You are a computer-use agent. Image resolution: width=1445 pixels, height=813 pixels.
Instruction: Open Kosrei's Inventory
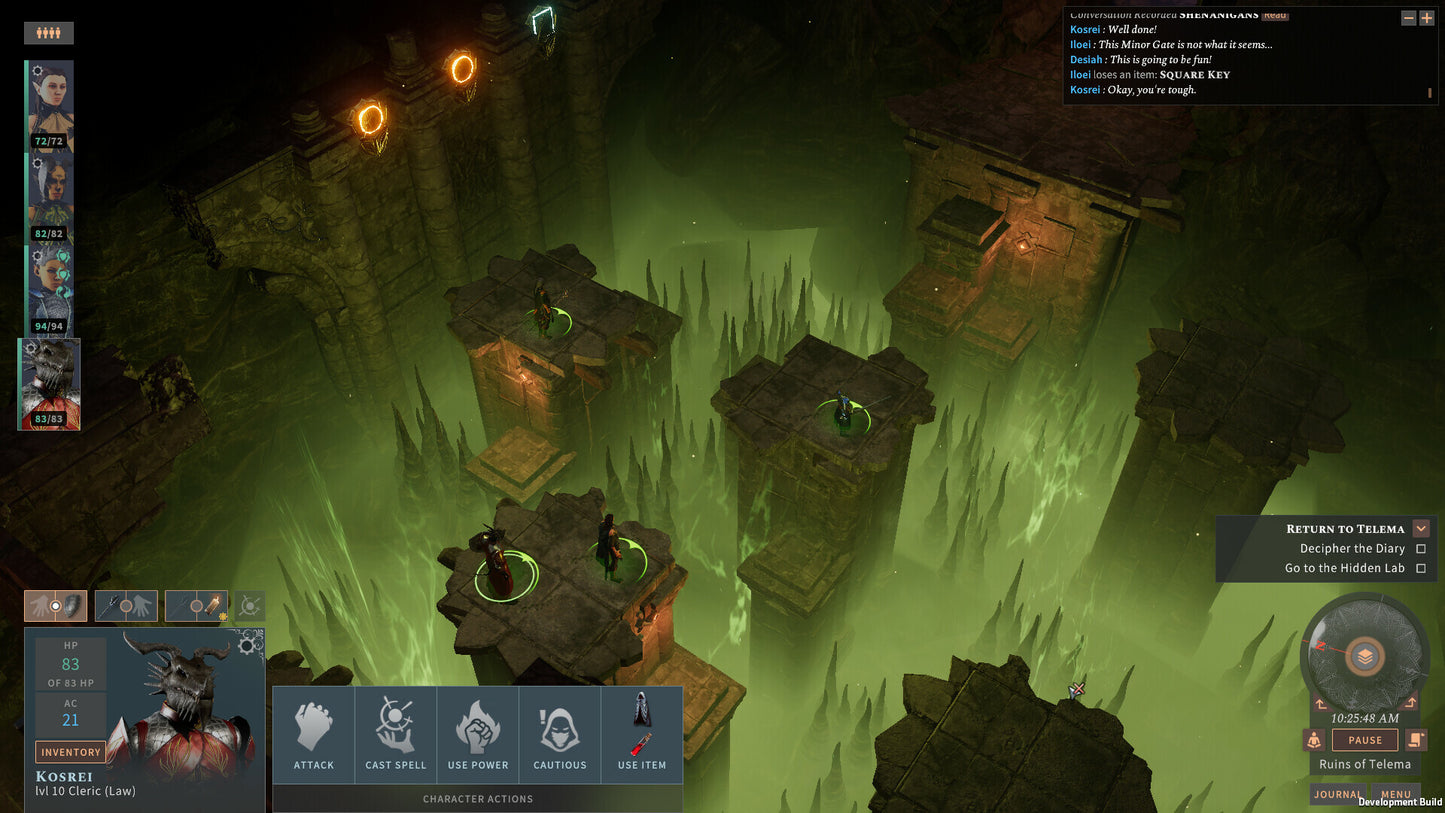(x=70, y=751)
